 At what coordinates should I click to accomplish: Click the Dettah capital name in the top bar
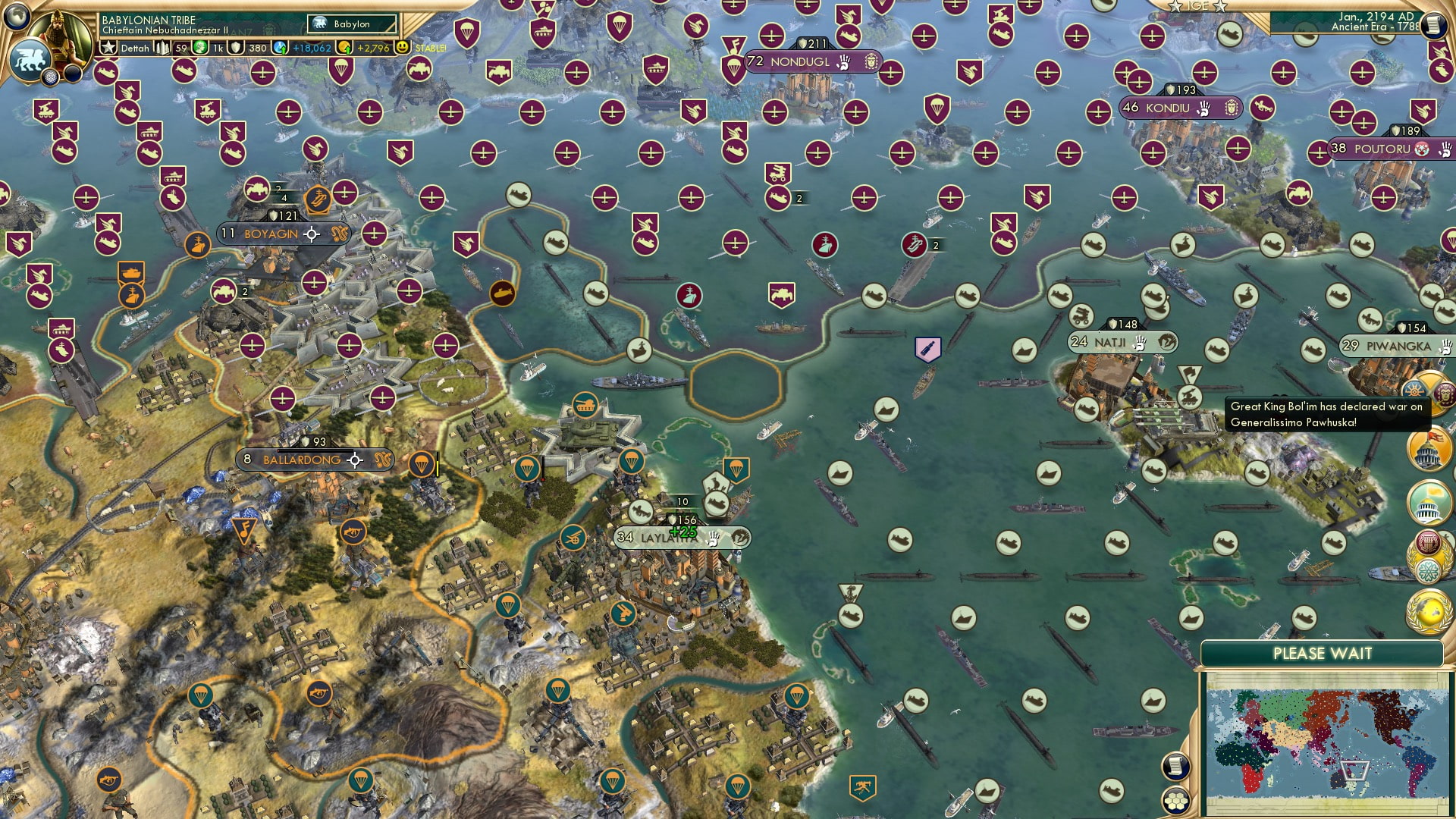click(135, 49)
